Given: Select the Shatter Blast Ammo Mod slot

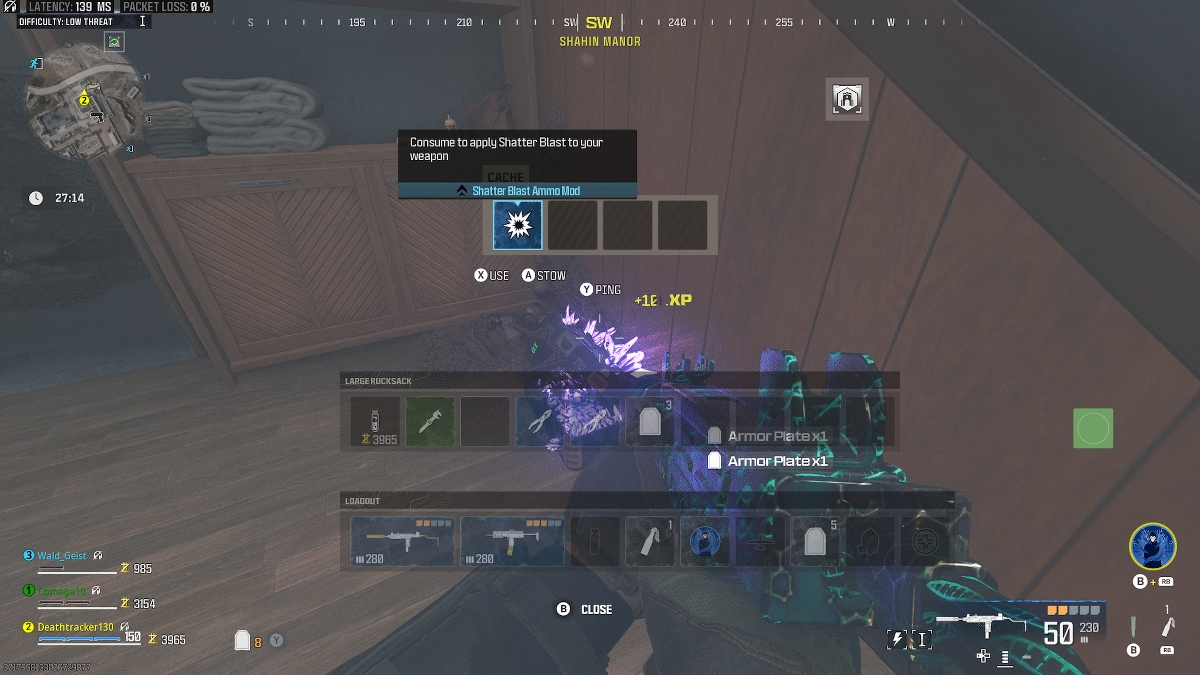Looking at the screenshot, I should [x=518, y=225].
